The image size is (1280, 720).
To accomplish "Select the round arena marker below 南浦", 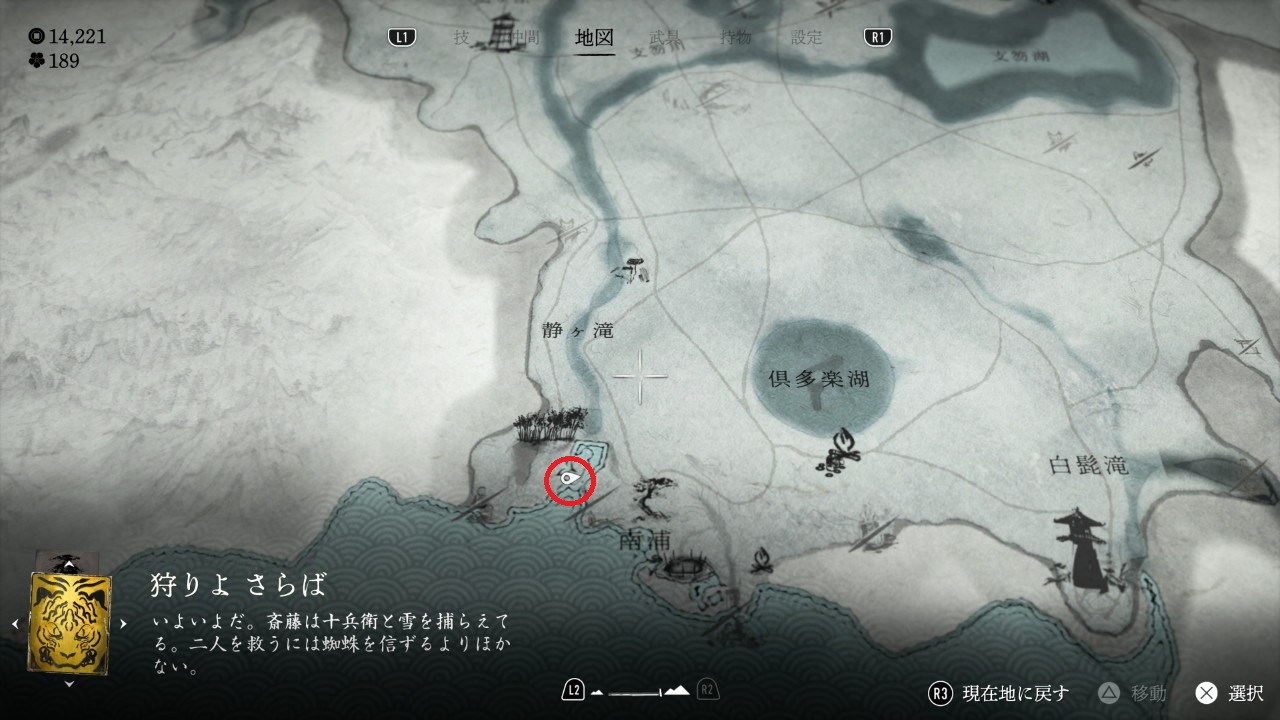I will [x=685, y=568].
